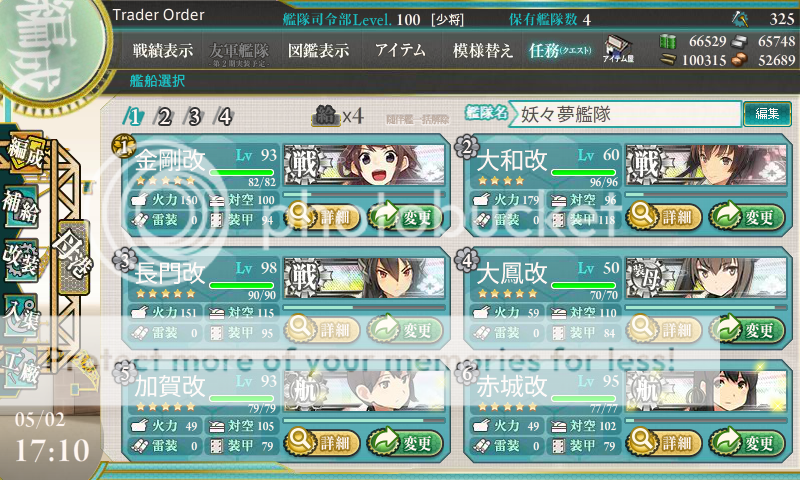Show 詳細 details for 金剛改

point(320,216)
